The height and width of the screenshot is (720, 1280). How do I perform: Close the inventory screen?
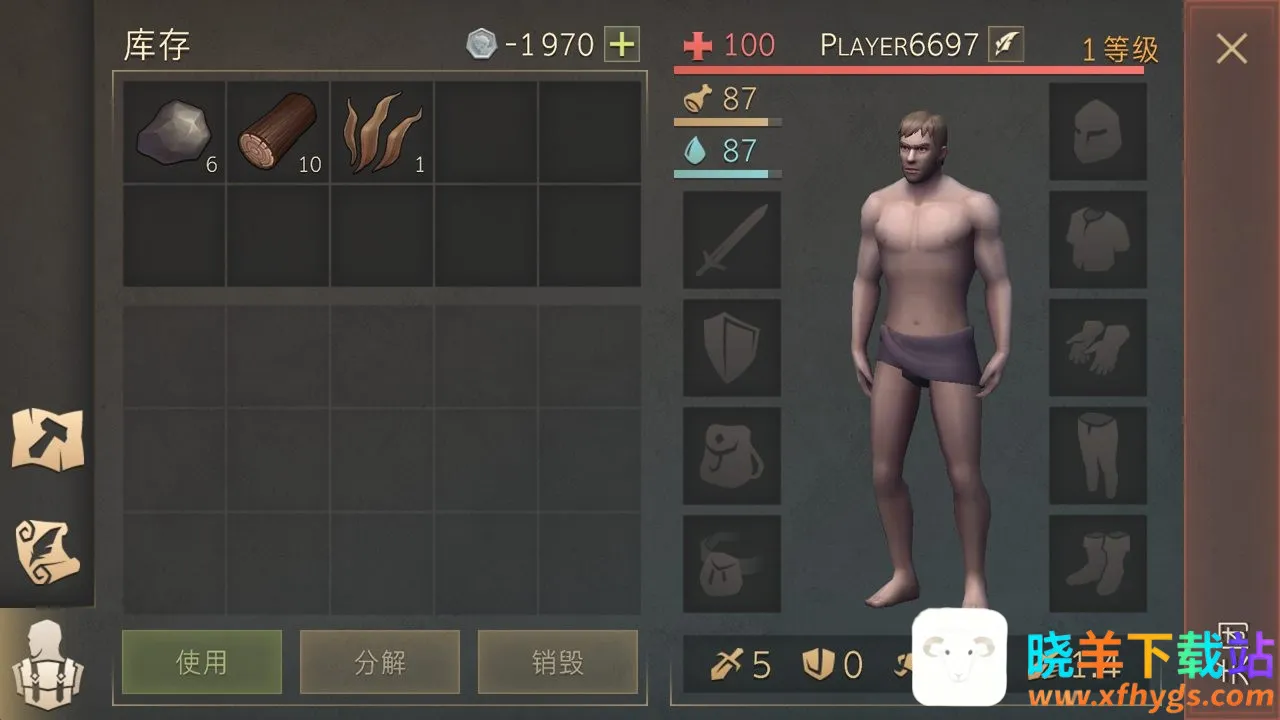pos(1231,48)
